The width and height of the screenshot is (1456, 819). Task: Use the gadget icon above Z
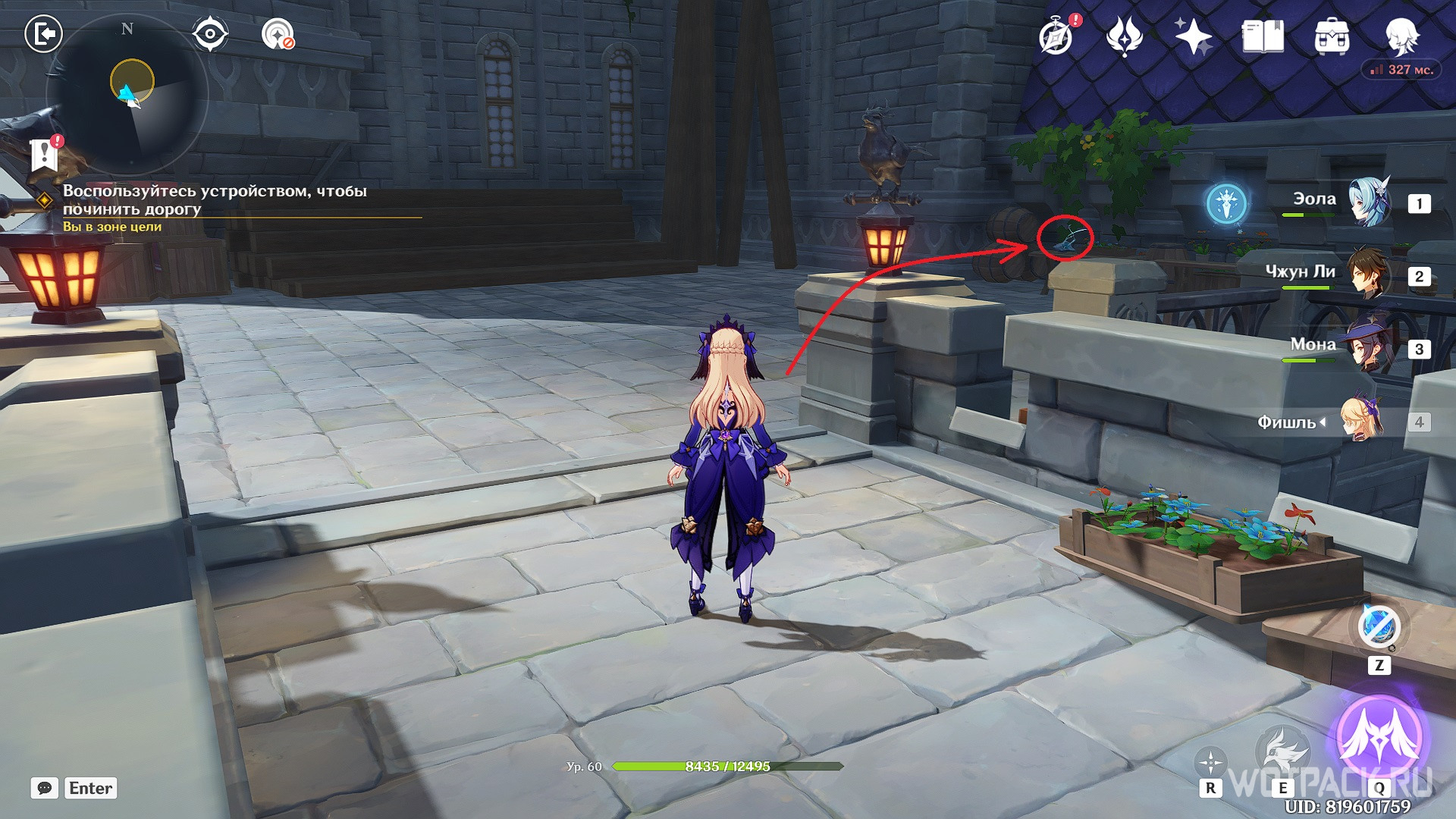(x=1379, y=627)
